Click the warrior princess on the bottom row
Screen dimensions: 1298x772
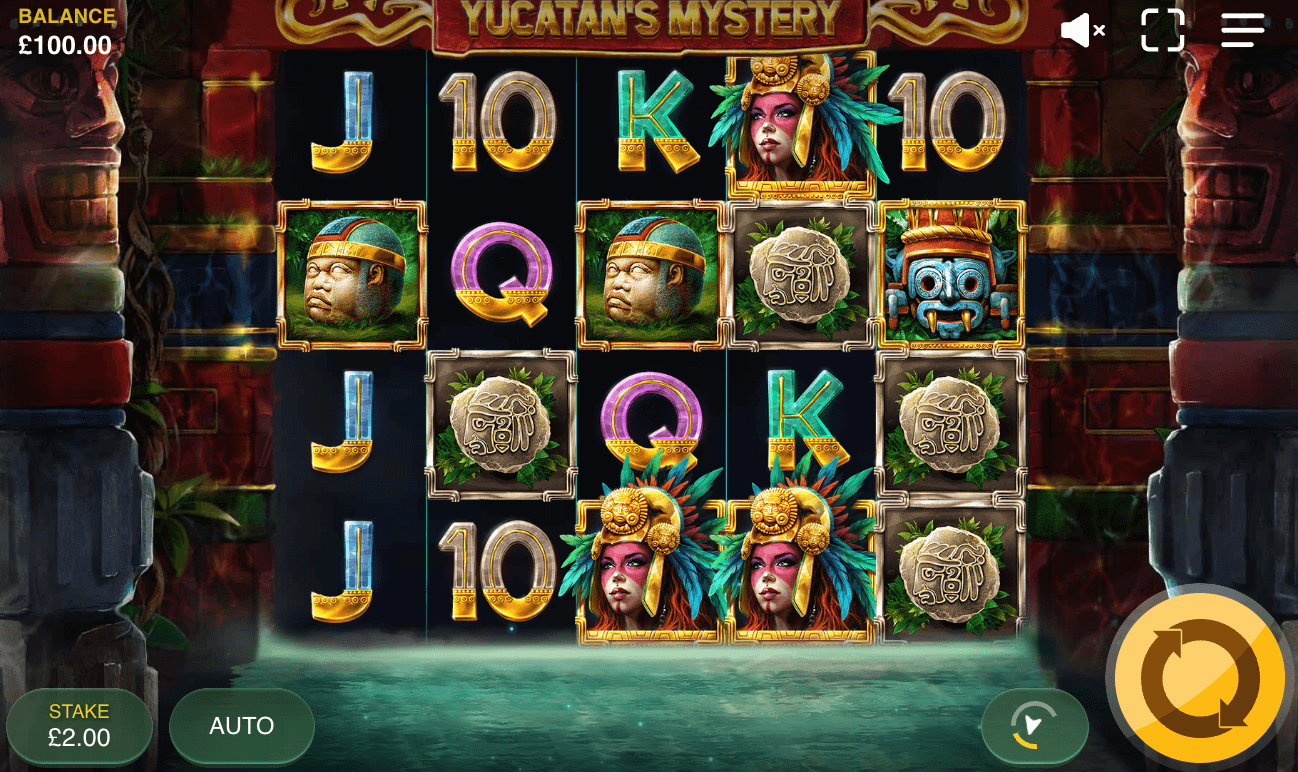click(651, 572)
